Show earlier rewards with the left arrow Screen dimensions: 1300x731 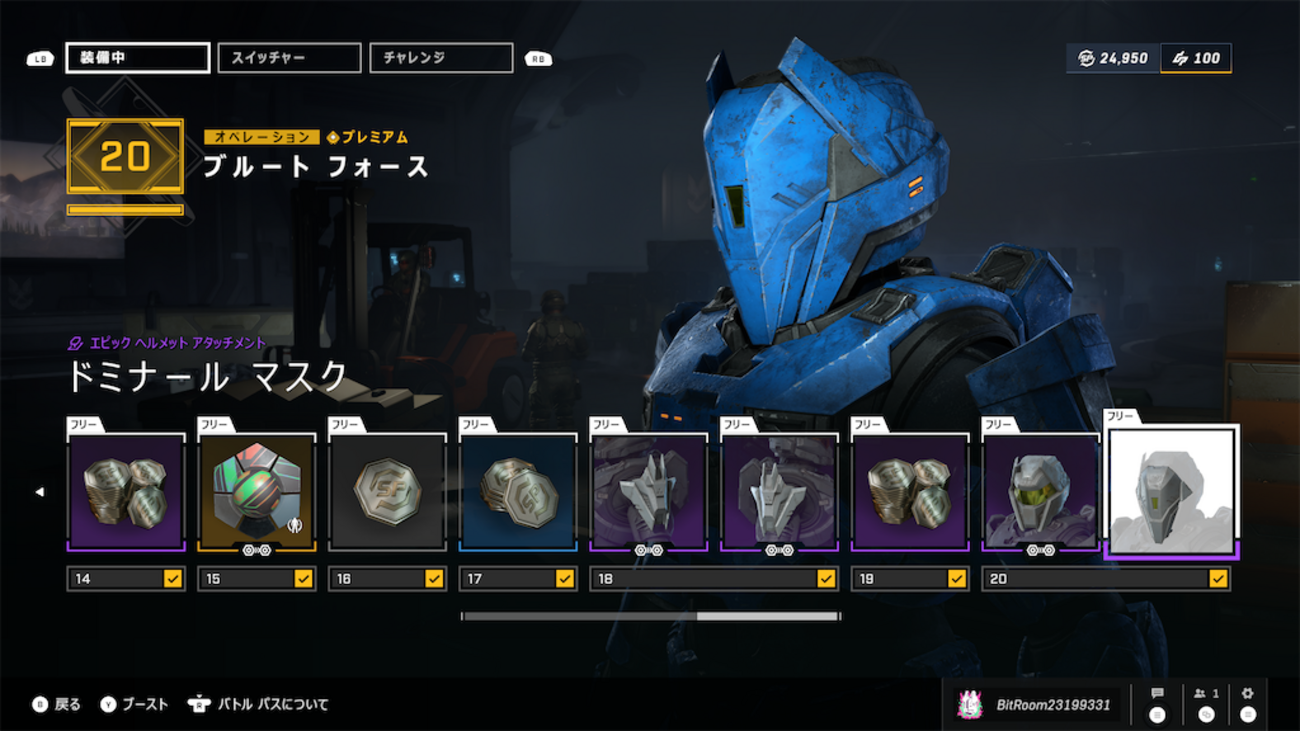[x=40, y=492]
